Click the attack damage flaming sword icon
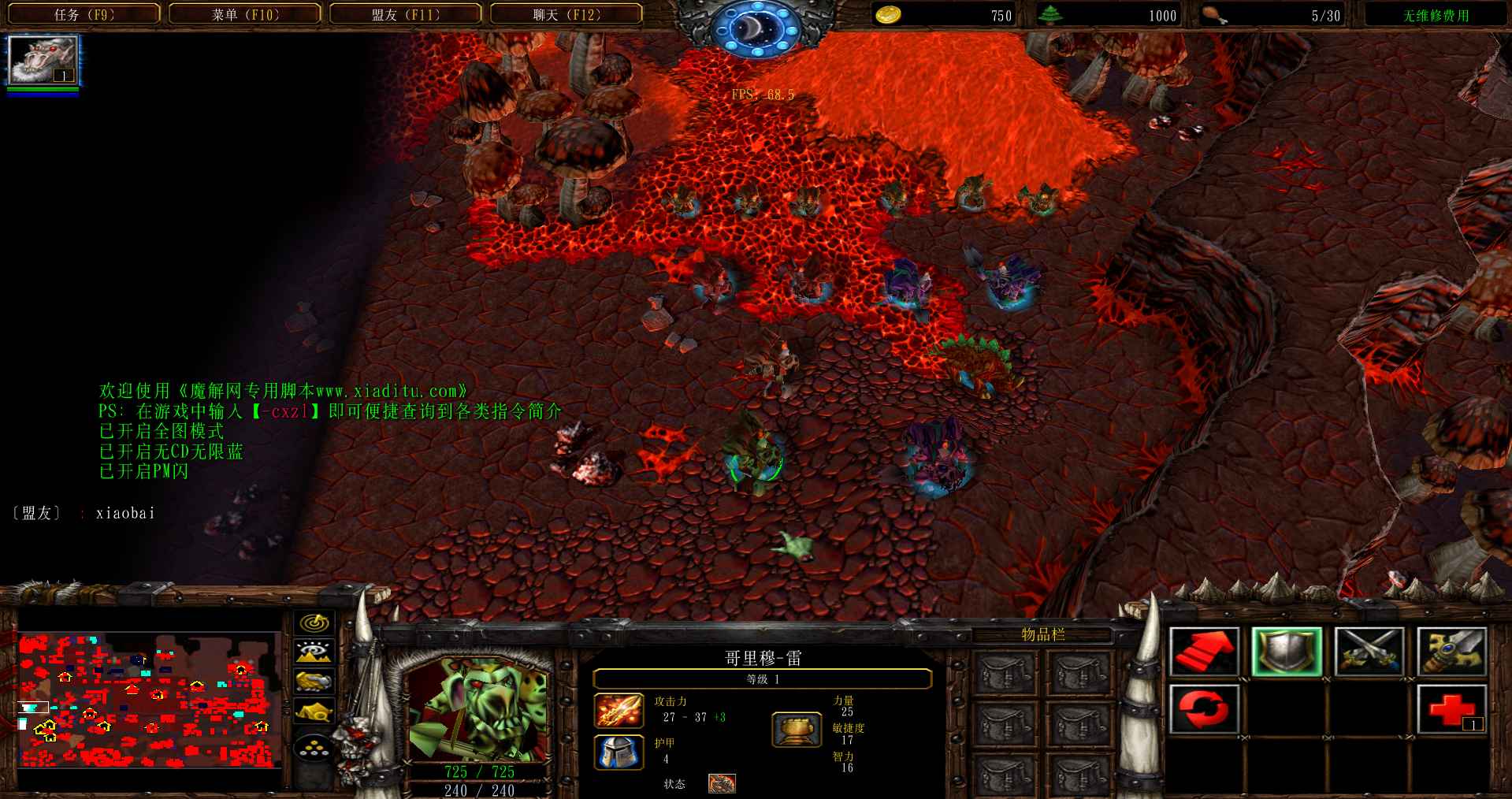The image size is (1512, 799). (619, 710)
